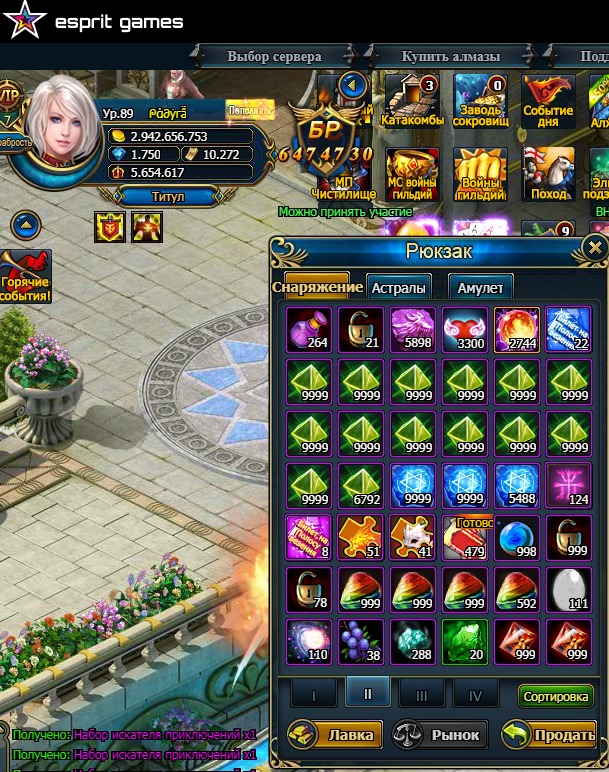Open the Лавка shop
The height and width of the screenshot is (772, 609).
334,735
